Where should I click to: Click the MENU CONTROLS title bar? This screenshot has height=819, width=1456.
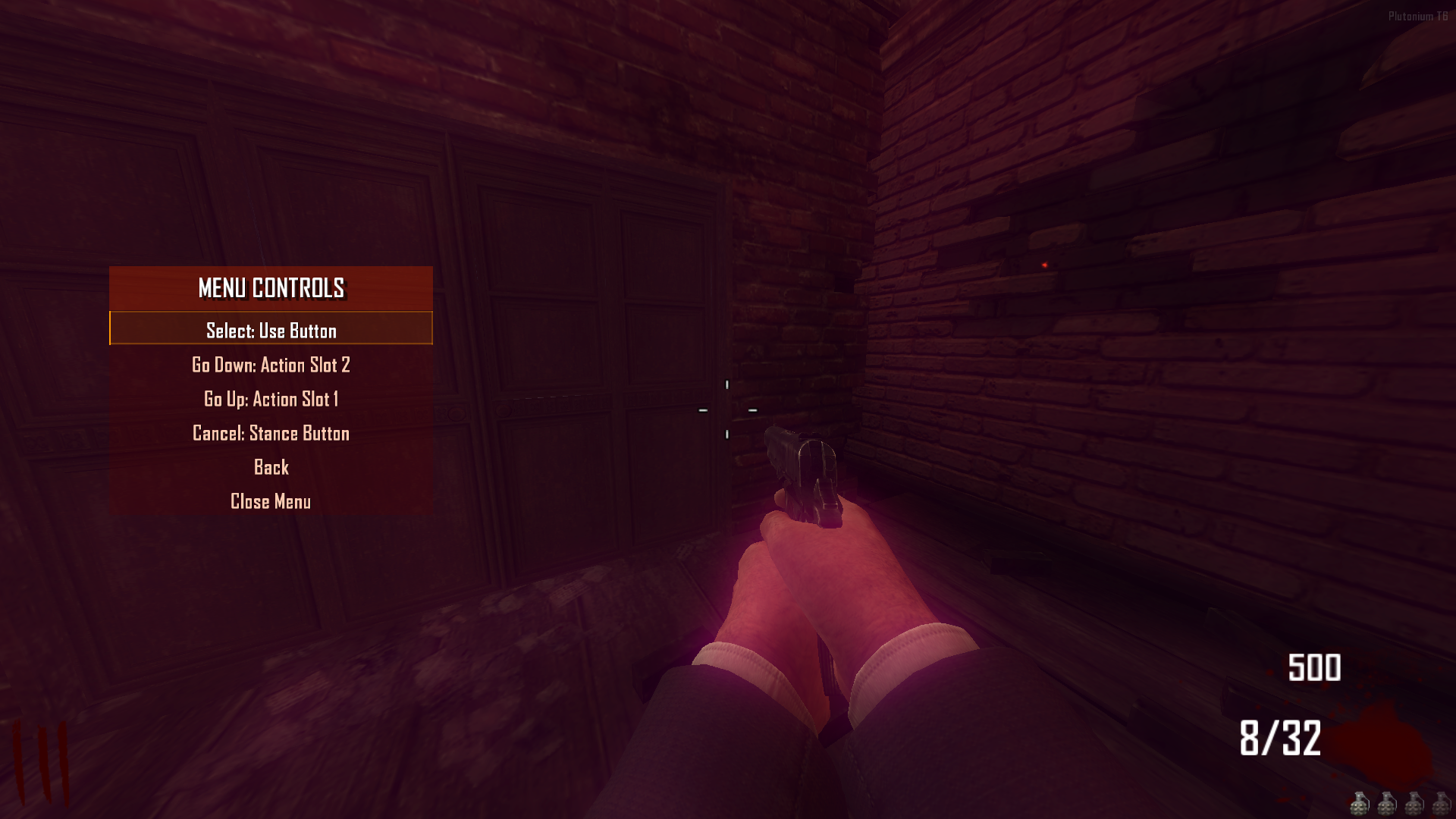(271, 289)
